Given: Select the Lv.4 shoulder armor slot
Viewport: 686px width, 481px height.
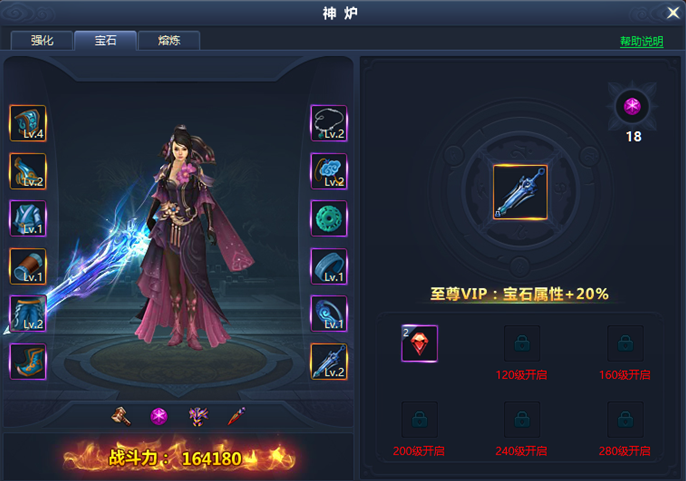Looking at the screenshot, I should coord(28,123).
